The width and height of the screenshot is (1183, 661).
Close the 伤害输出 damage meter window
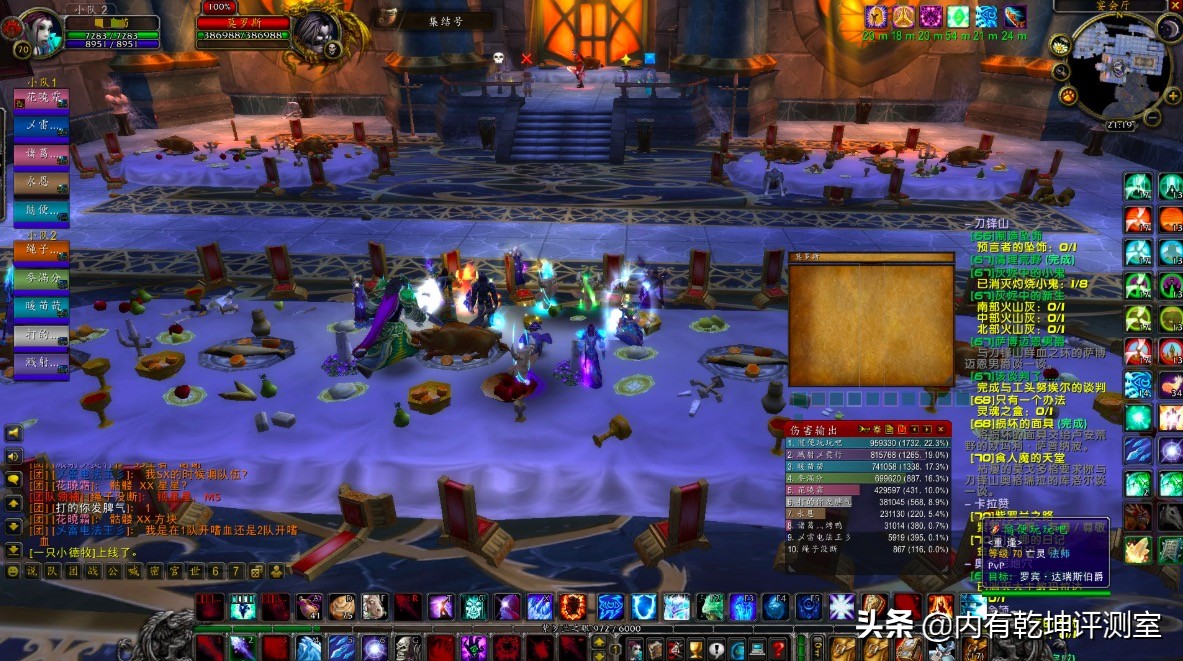pyautogui.click(x=941, y=428)
